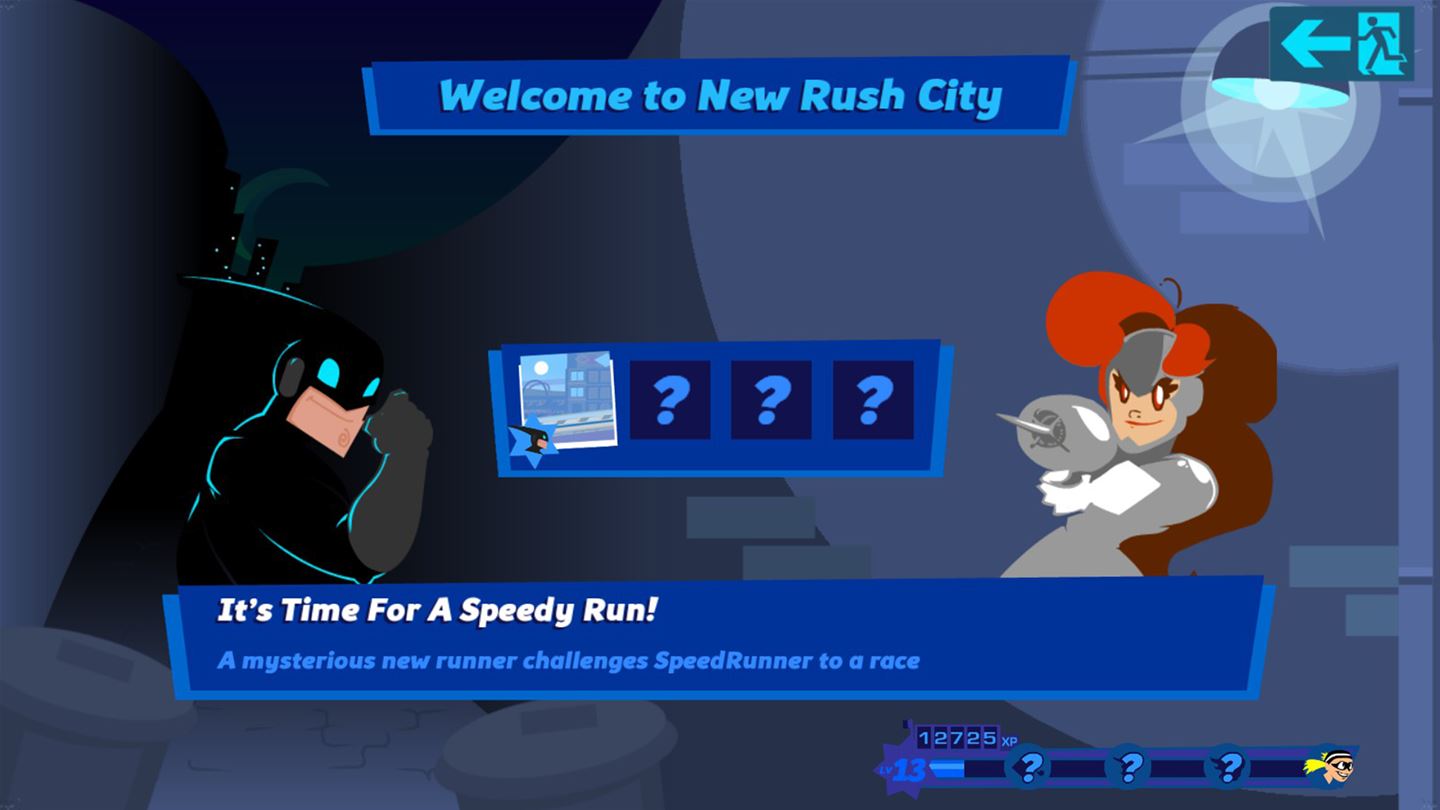Click the exit running-man icon

point(1381,40)
